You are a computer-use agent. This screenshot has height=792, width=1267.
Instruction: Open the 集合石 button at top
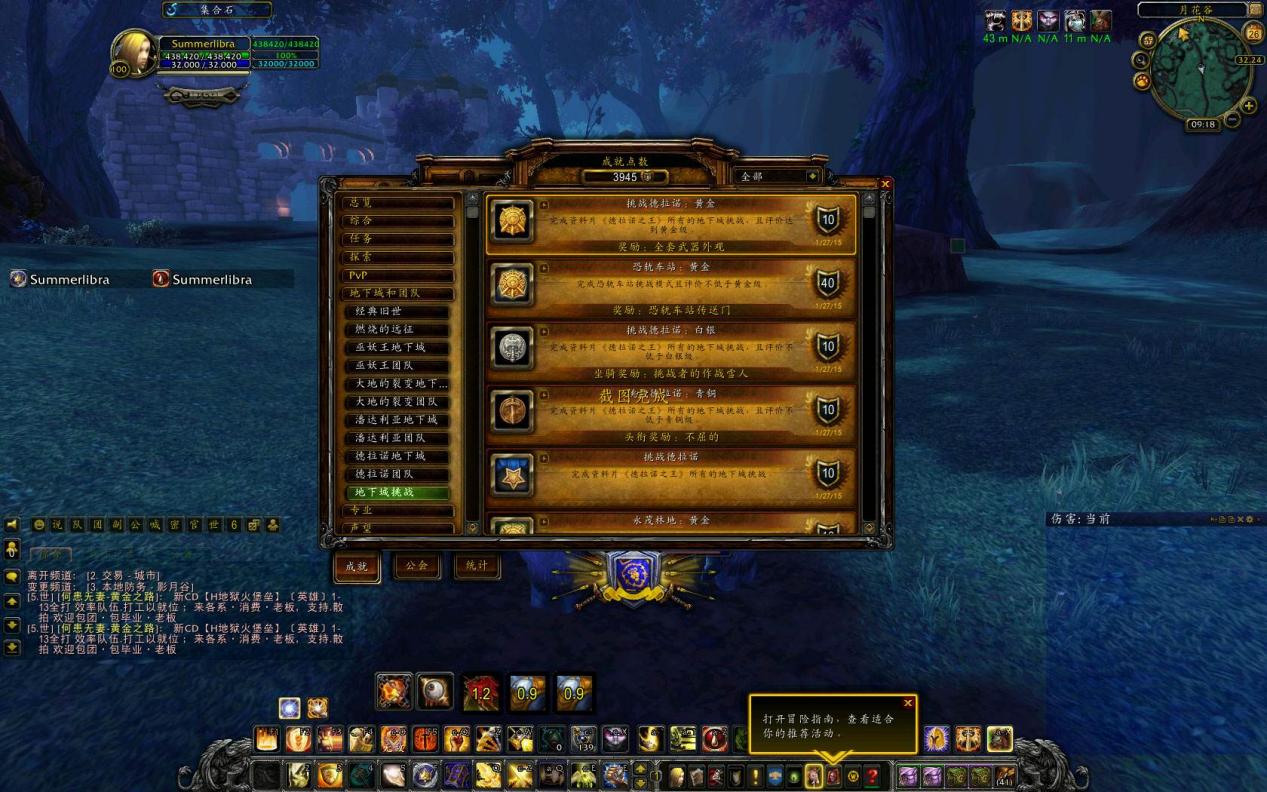(216, 10)
